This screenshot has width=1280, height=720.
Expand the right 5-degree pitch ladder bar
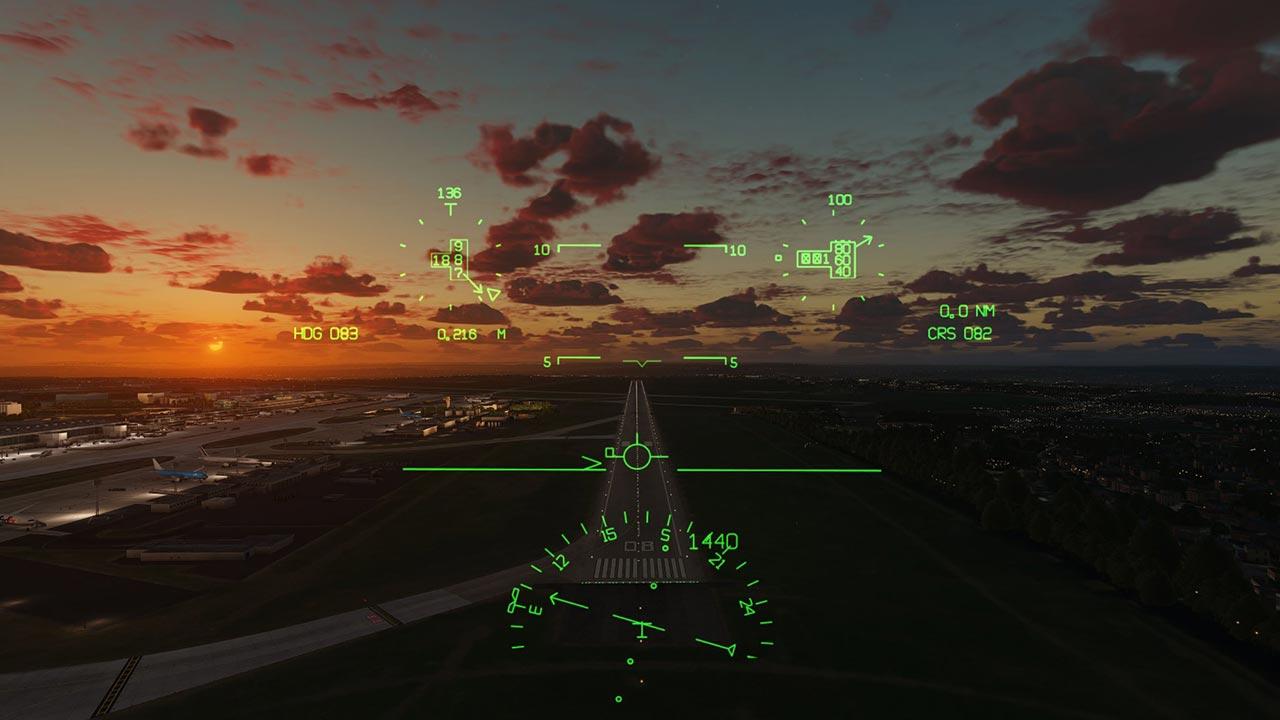pos(706,359)
